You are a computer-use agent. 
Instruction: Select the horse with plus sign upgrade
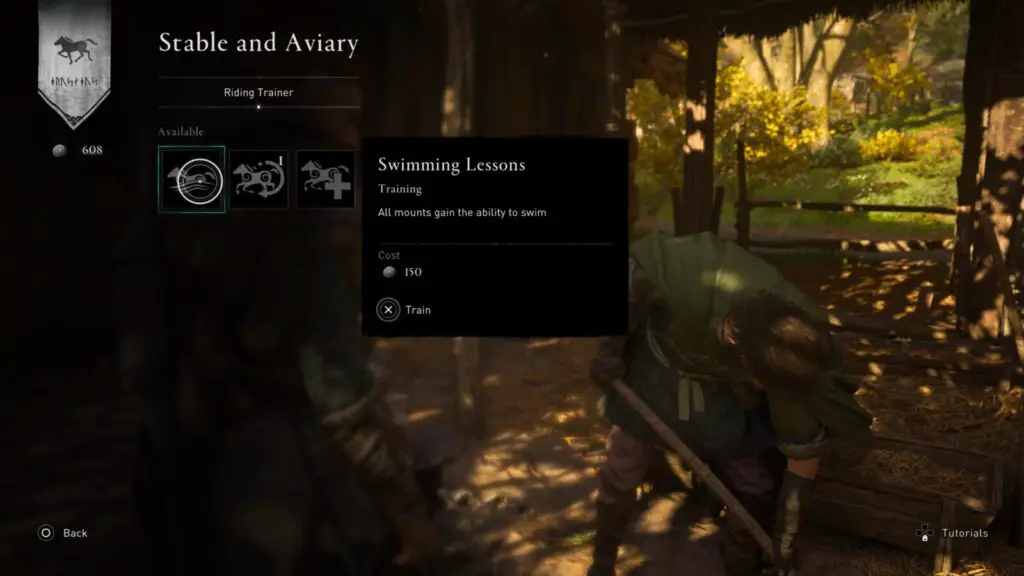pos(325,179)
